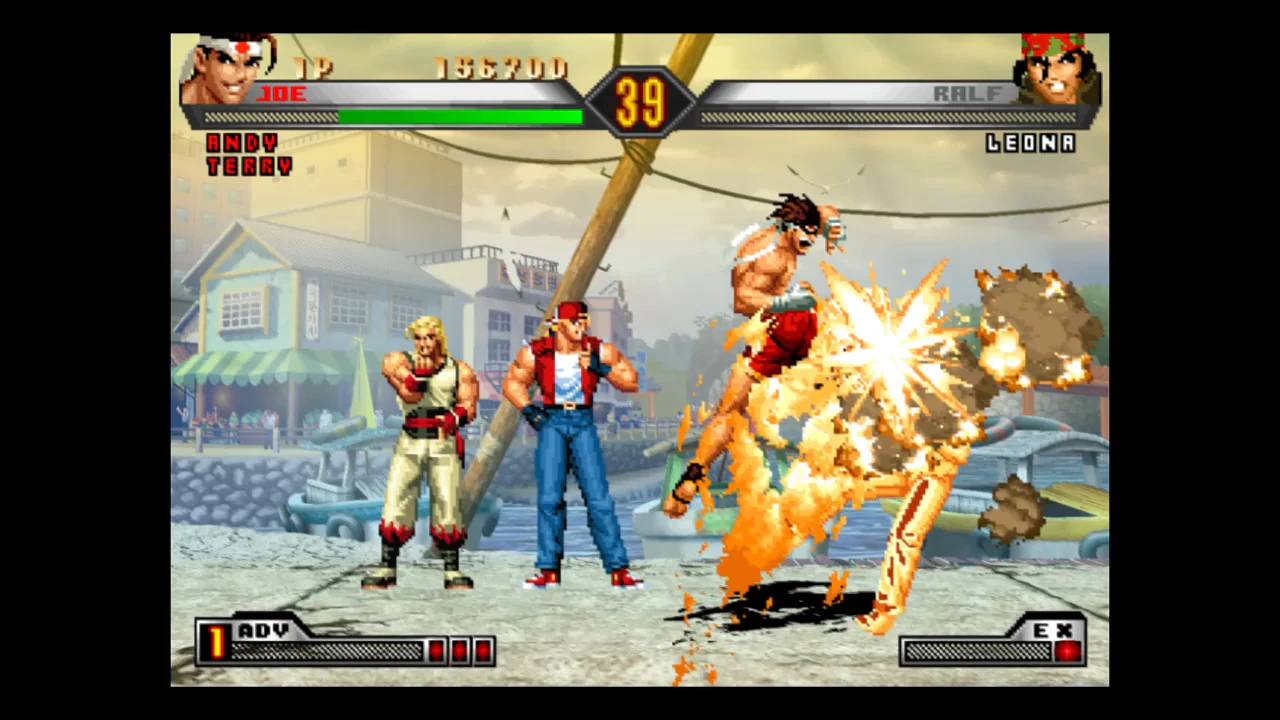This screenshot has height=720, width=1280.
Task: Click the yellow number 1 stock counter
Action: coord(214,641)
